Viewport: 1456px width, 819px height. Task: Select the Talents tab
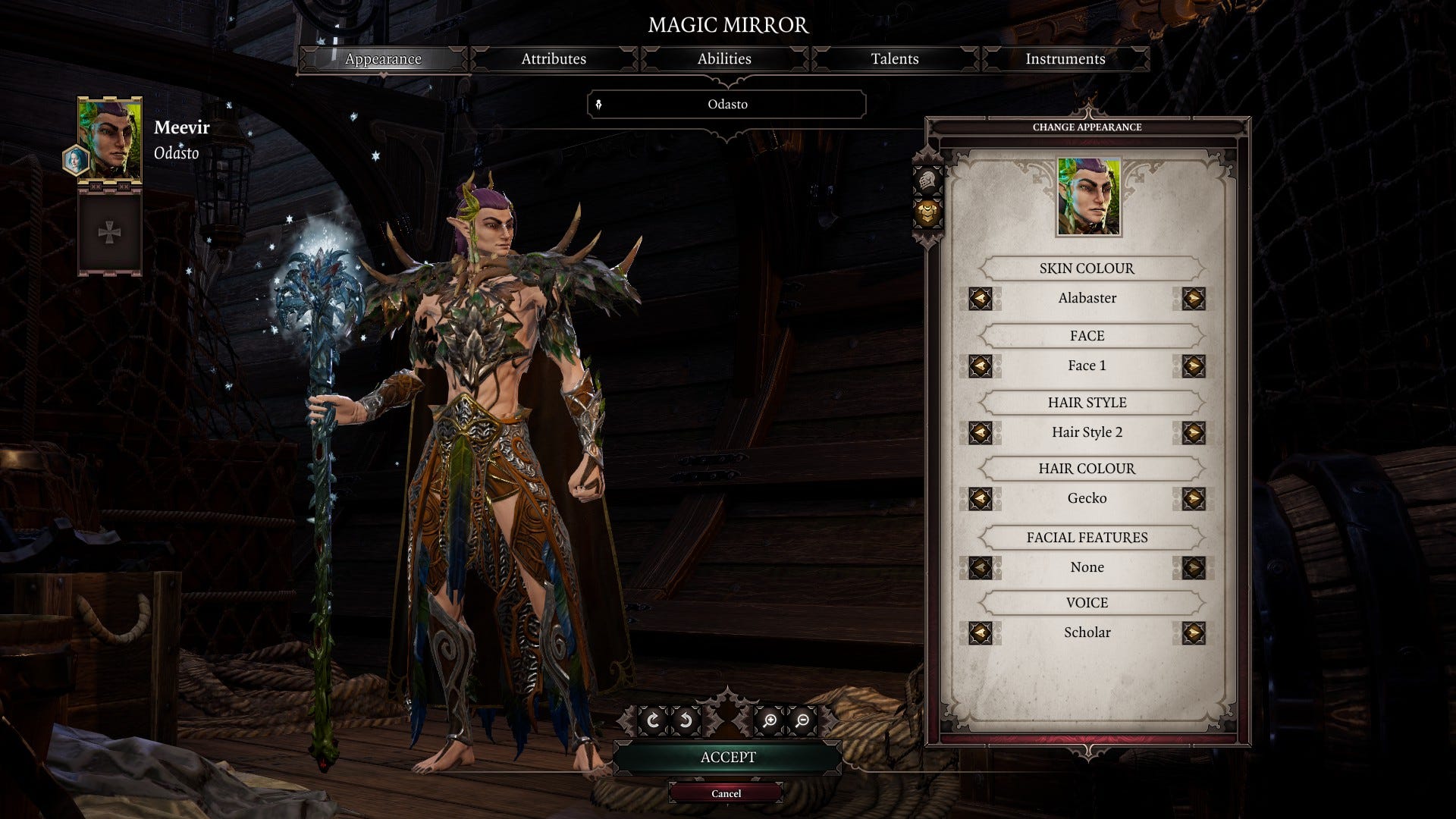[x=895, y=59]
